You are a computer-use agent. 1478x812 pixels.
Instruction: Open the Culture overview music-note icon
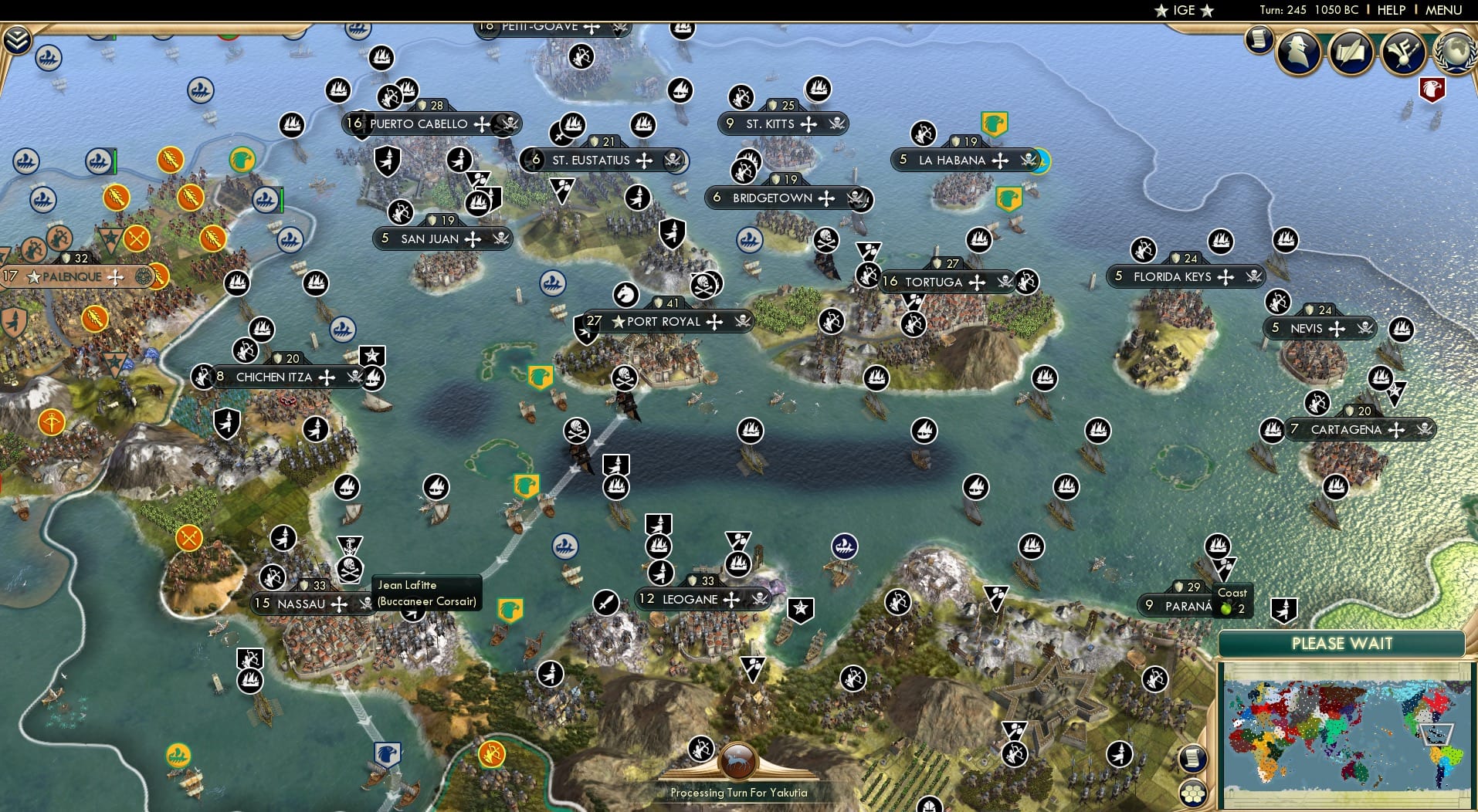point(1403,52)
